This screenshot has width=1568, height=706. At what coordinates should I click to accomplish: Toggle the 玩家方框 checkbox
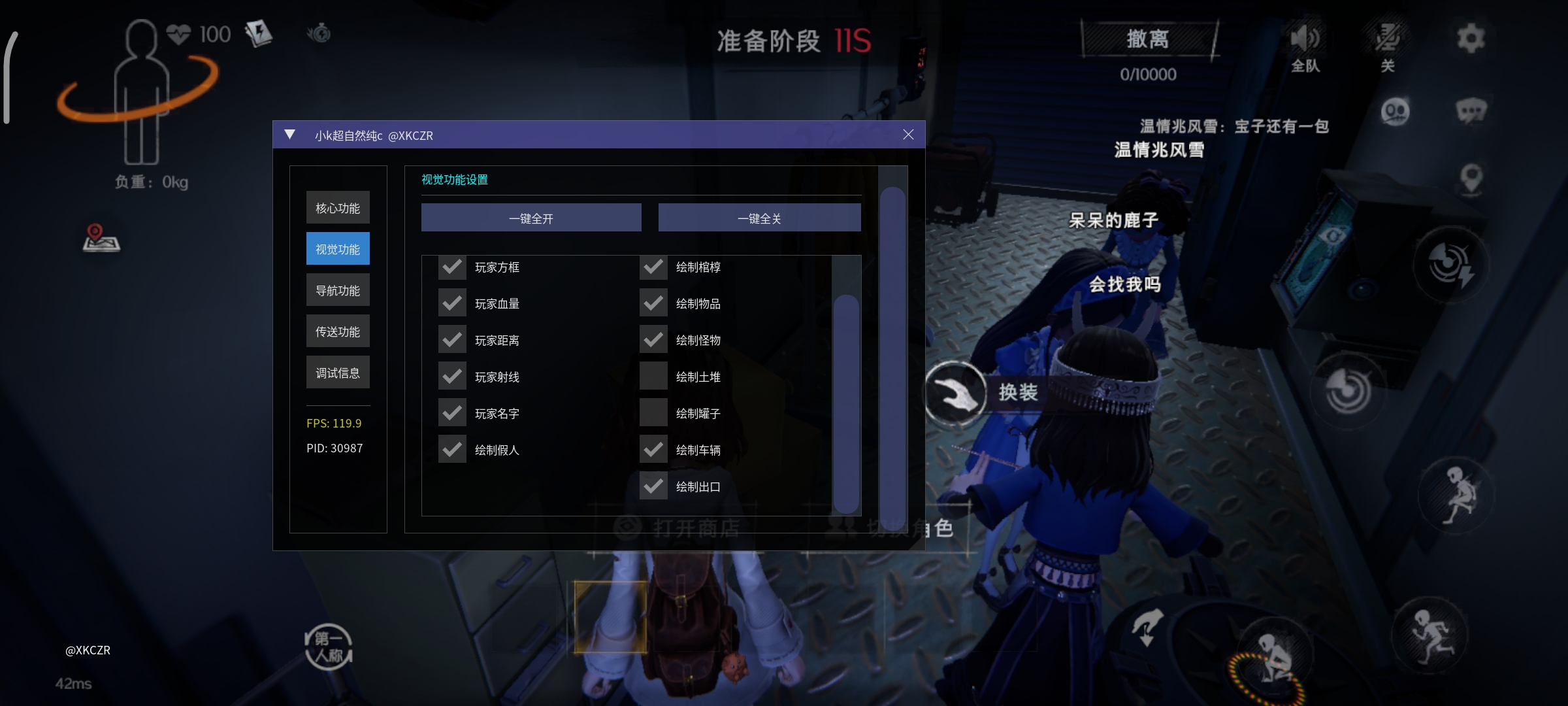point(452,267)
